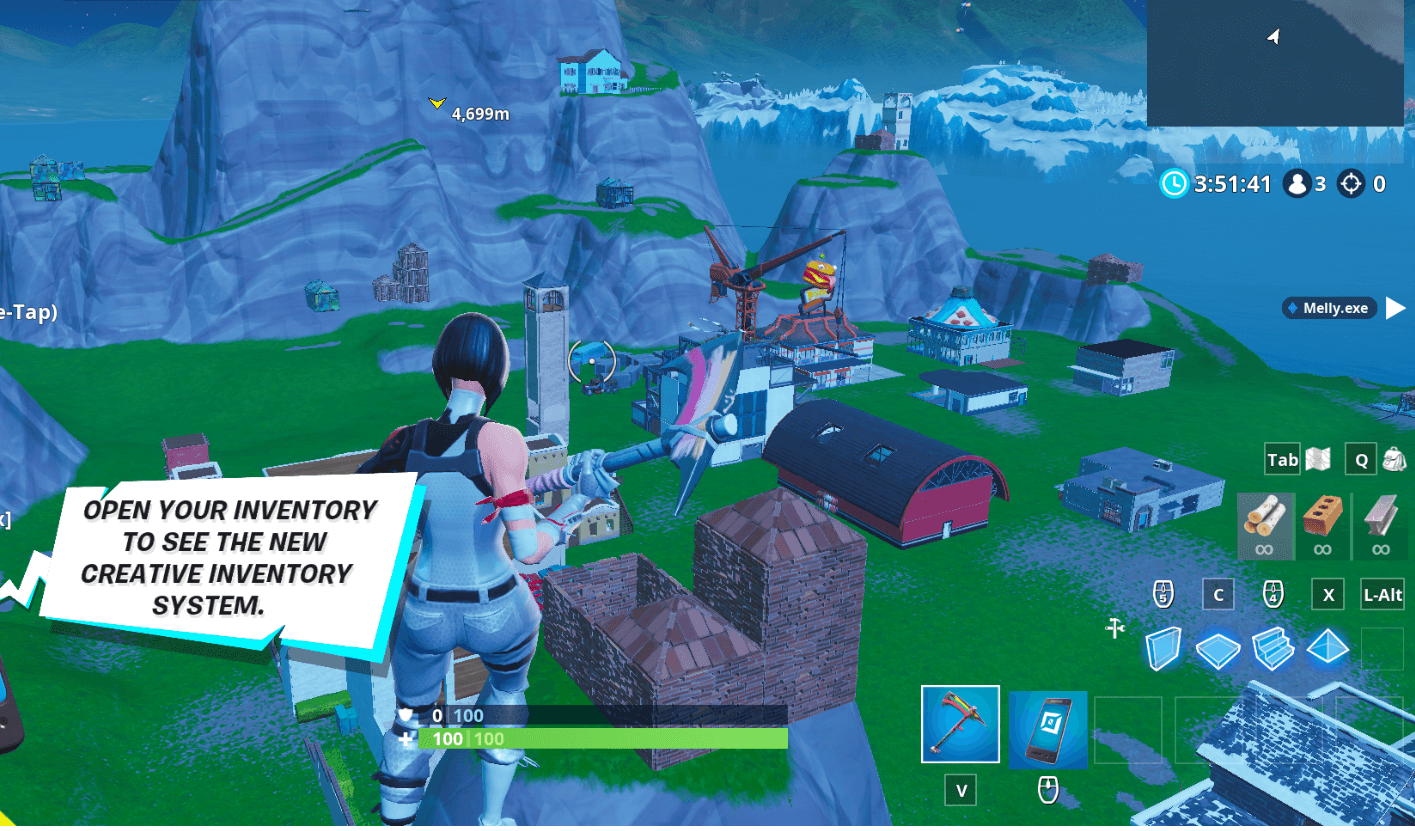
Task: Click the floor build piece icon
Action: point(1218,649)
